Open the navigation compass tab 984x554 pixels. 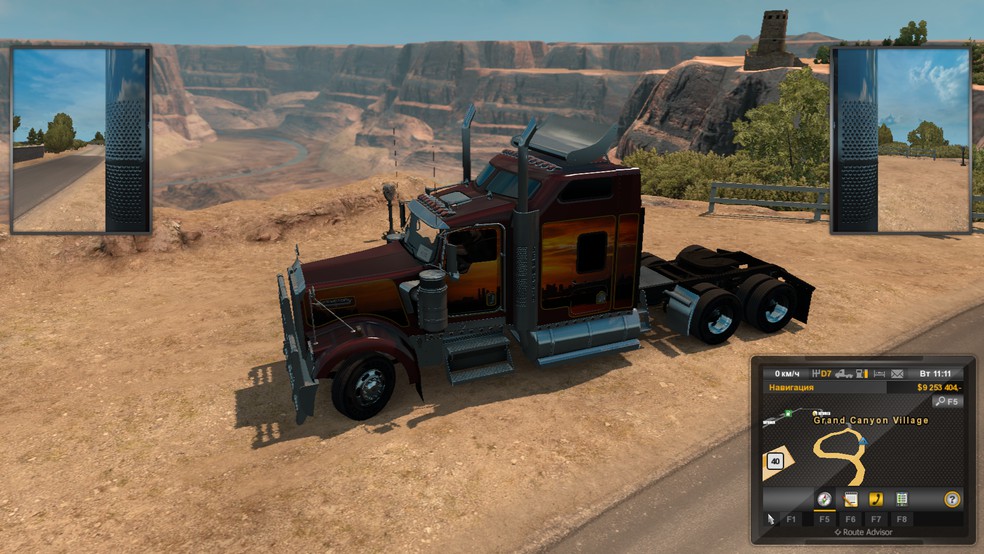tap(824, 499)
